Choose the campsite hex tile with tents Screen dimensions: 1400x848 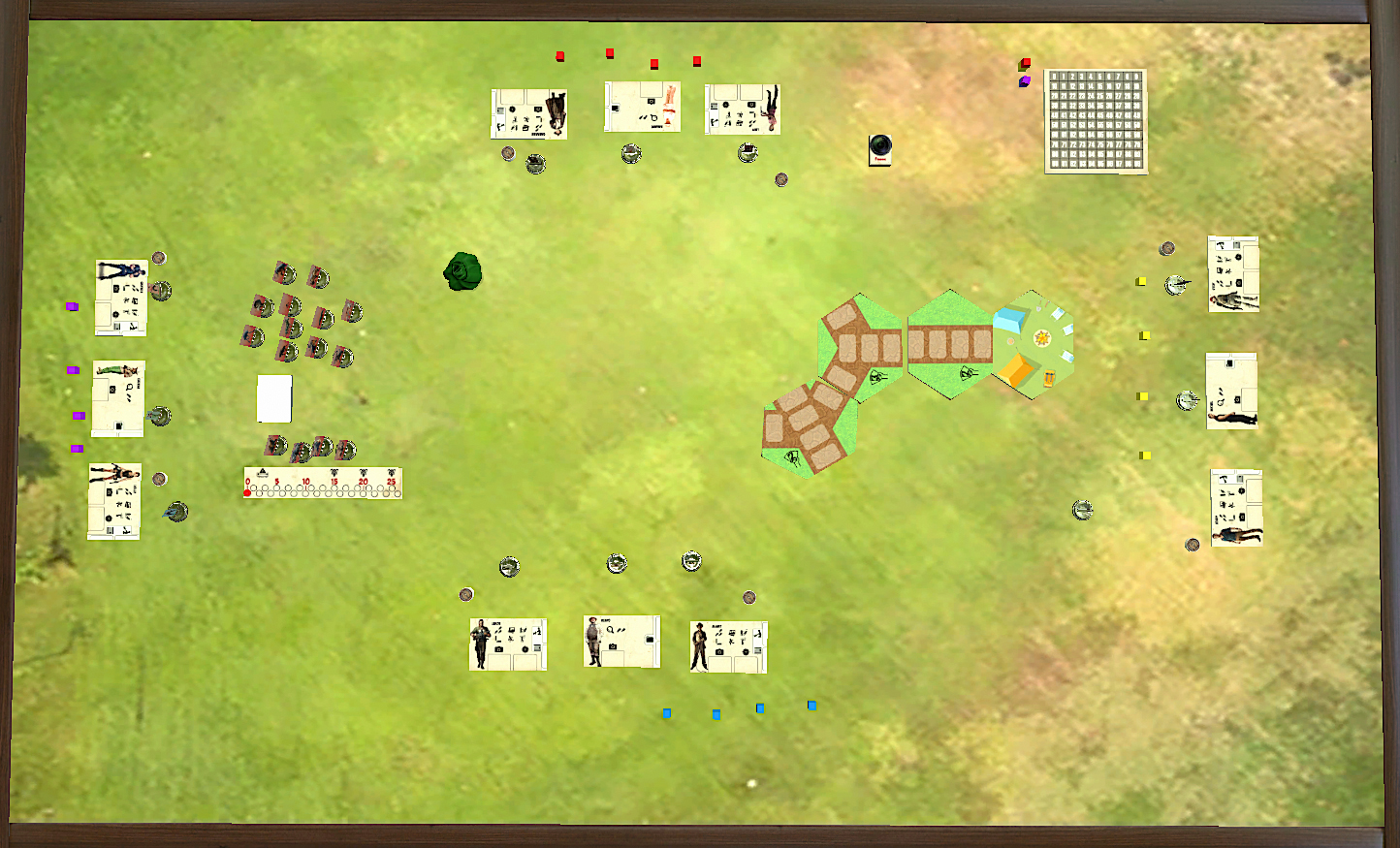coord(1034,344)
